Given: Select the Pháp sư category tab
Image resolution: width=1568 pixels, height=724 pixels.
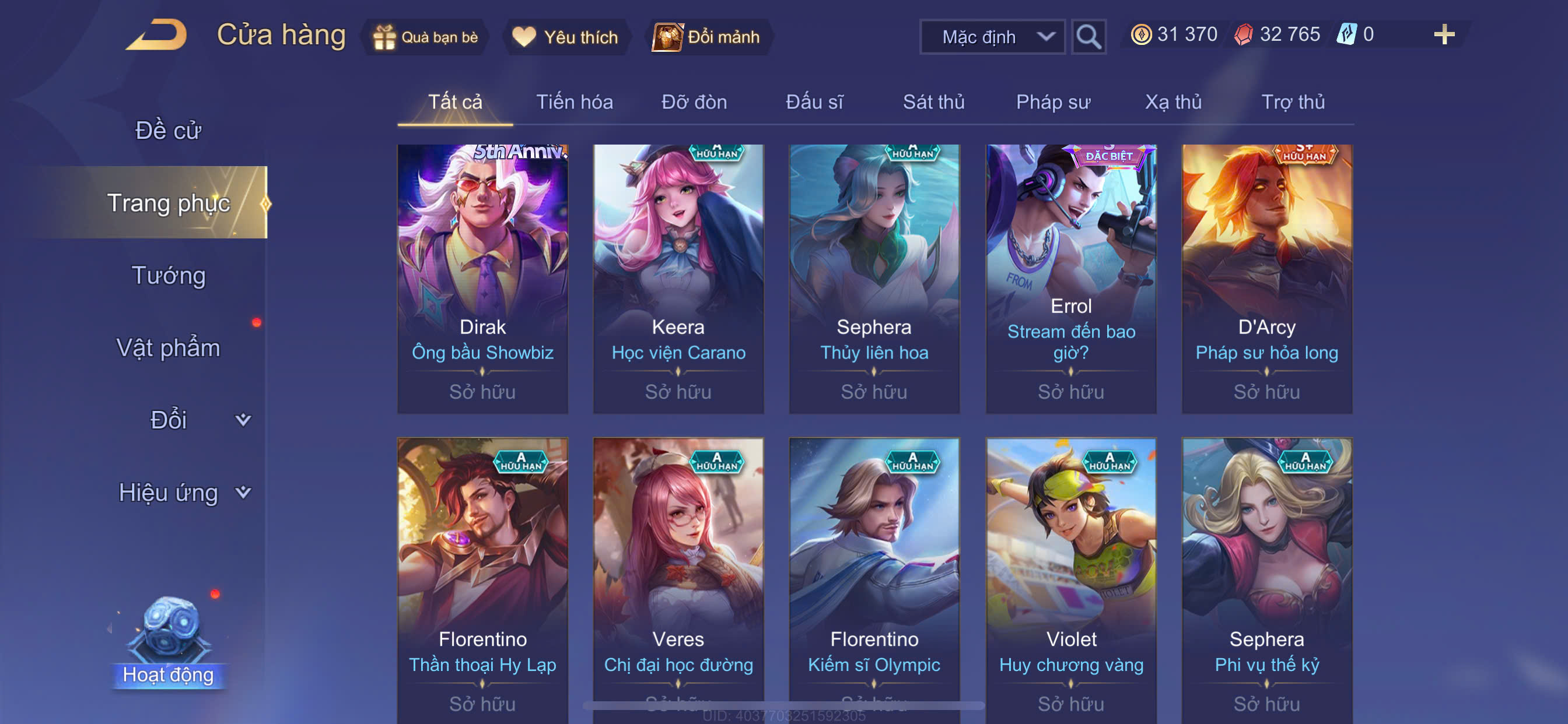Looking at the screenshot, I should 1052,102.
